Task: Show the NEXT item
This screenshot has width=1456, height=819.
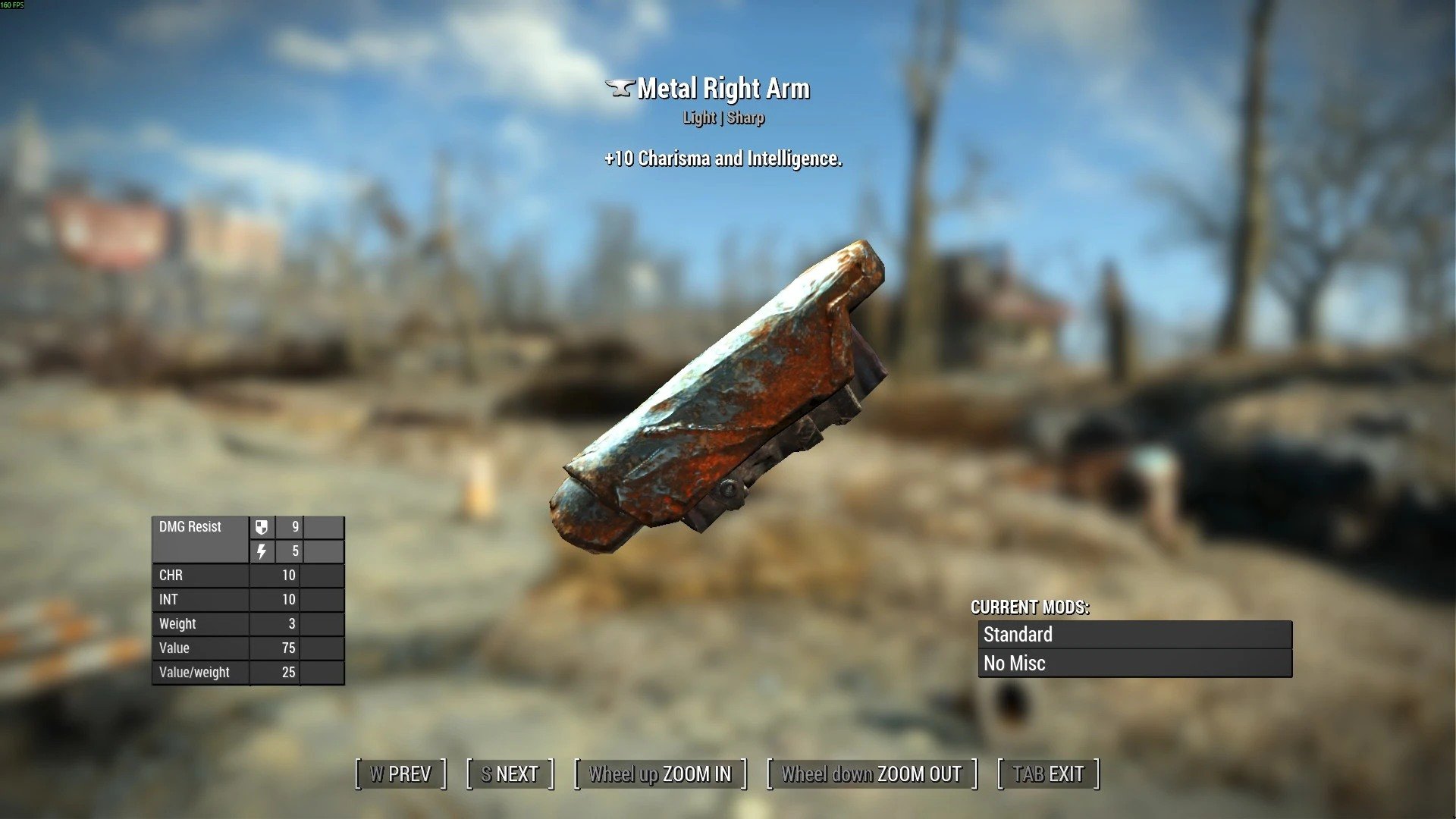Action: coord(510,774)
